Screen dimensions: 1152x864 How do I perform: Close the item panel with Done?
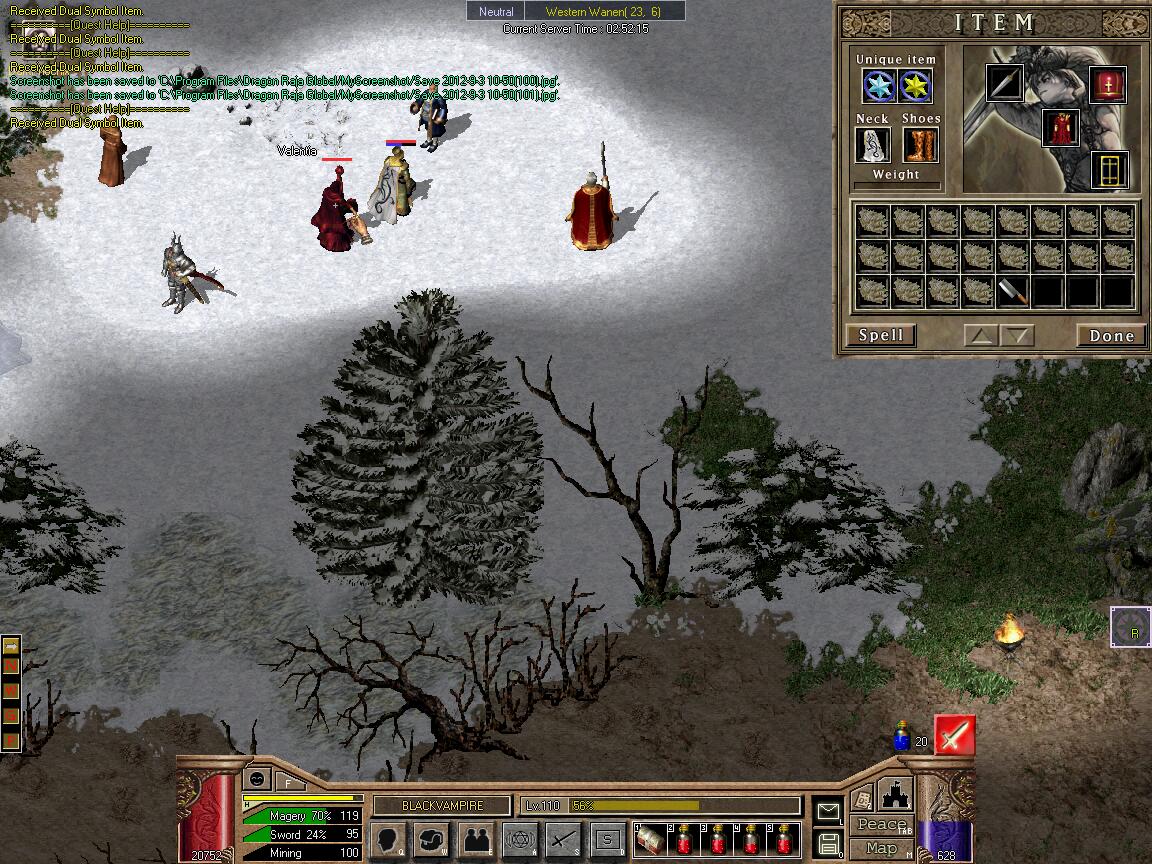pos(1111,336)
